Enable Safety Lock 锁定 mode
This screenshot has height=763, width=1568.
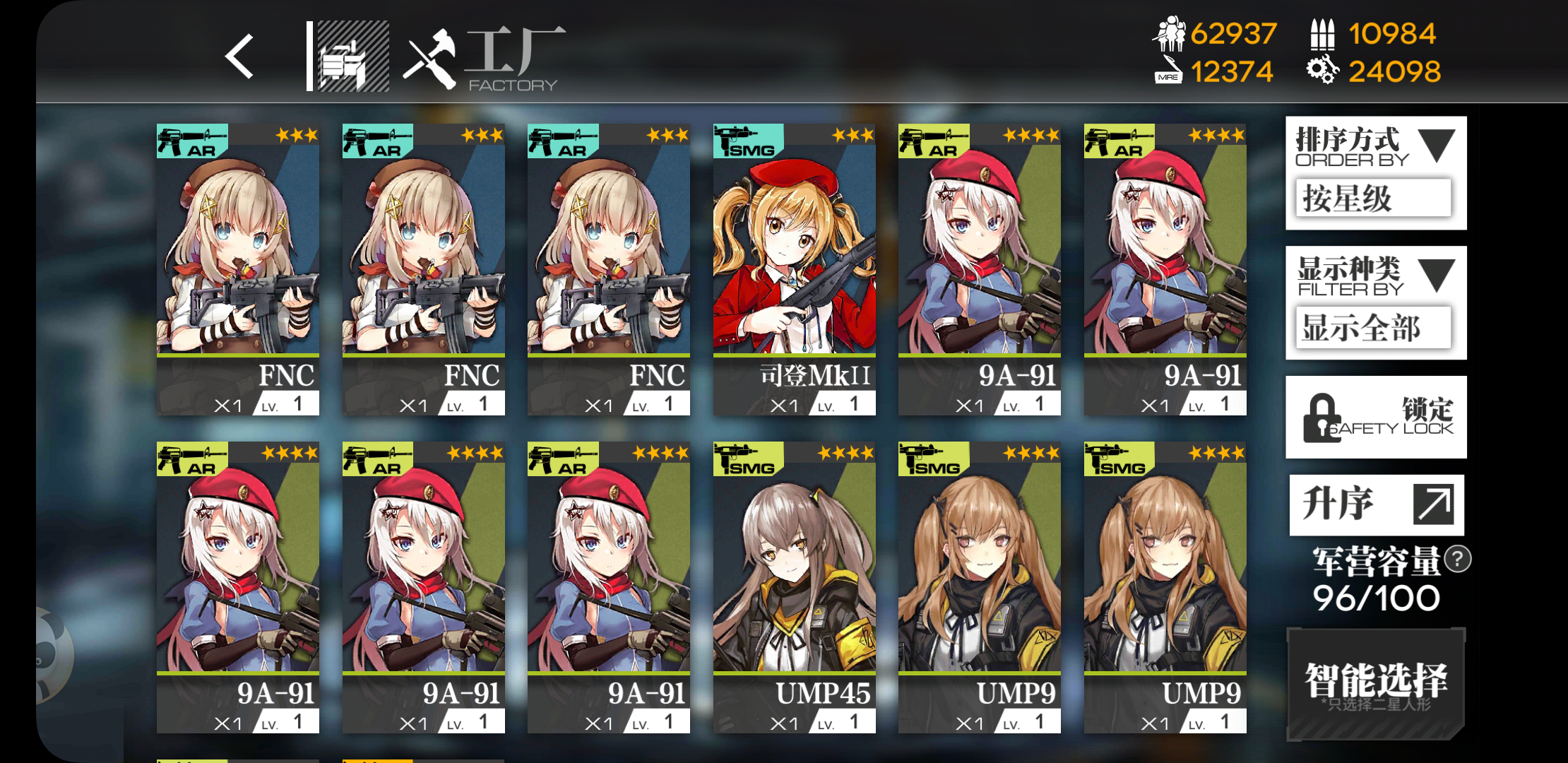click(1374, 415)
